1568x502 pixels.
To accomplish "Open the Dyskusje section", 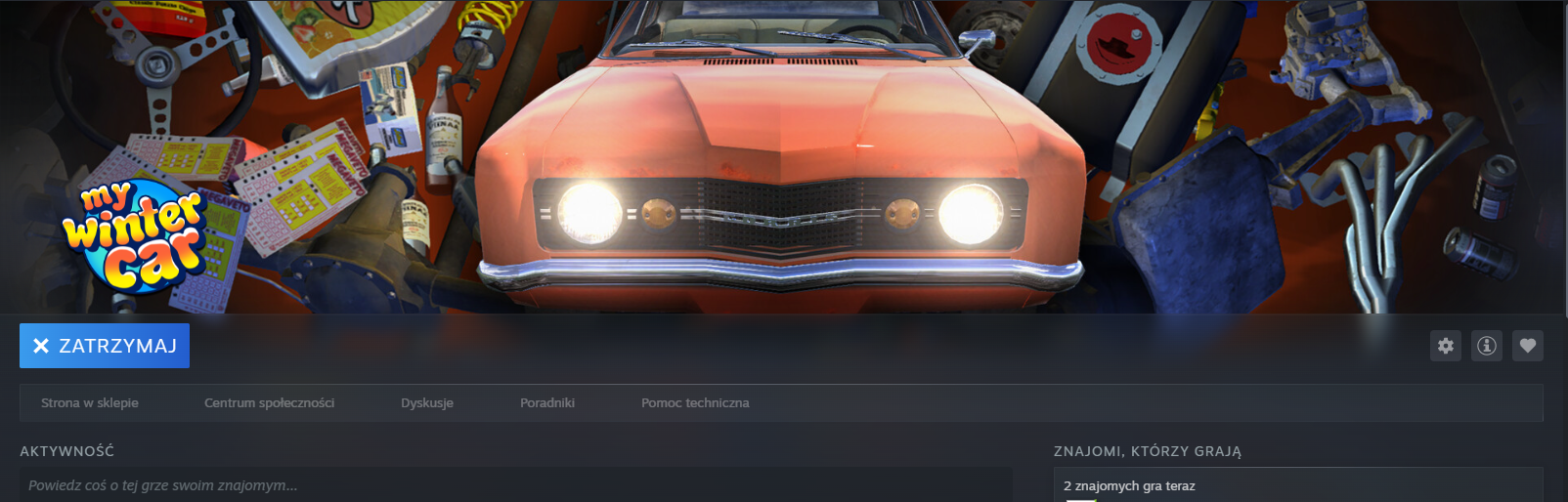I will click(427, 402).
